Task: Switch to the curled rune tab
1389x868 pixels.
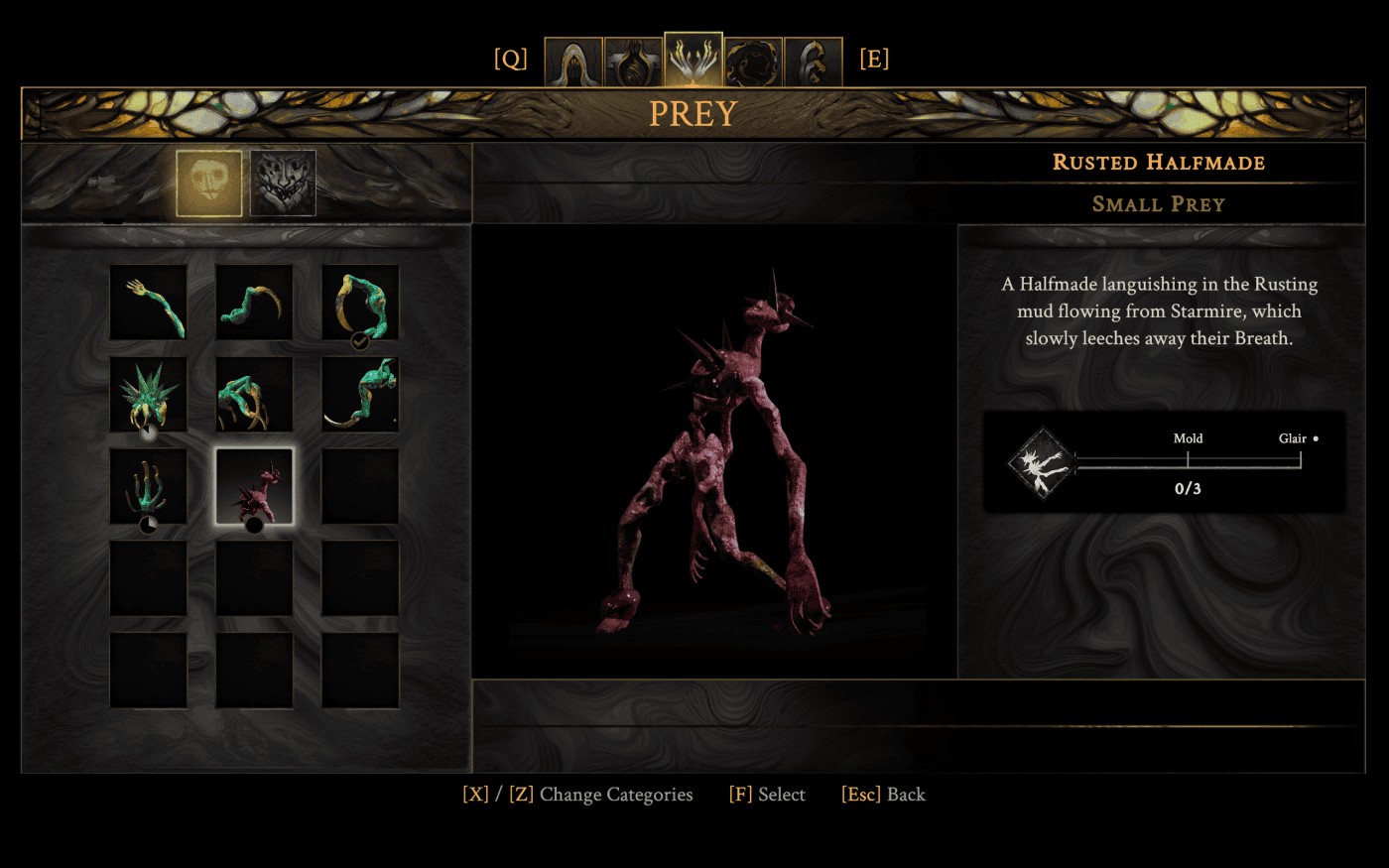Action: [x=813, y=62]
